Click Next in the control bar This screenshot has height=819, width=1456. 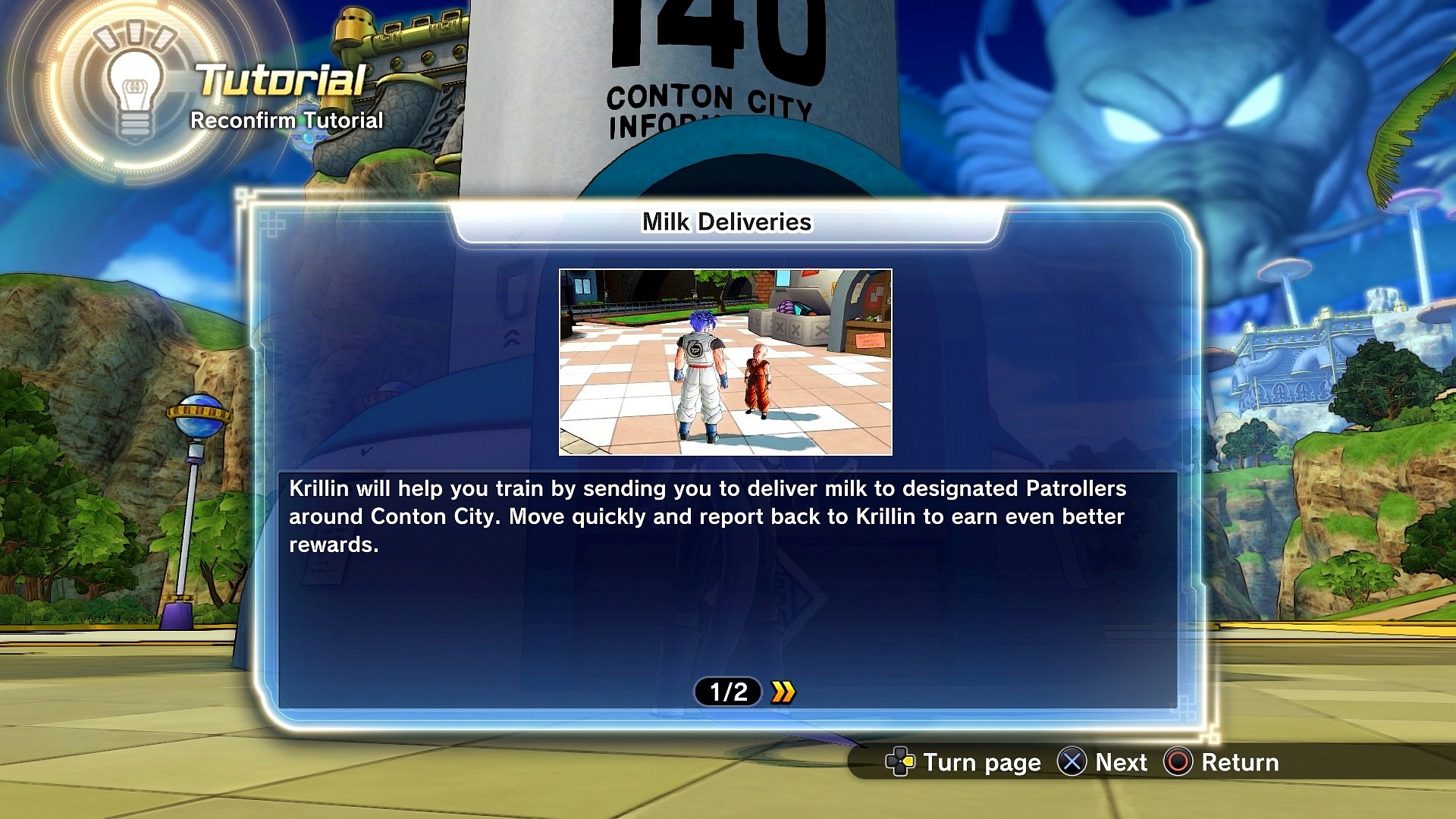click(x=1121, y=763)
